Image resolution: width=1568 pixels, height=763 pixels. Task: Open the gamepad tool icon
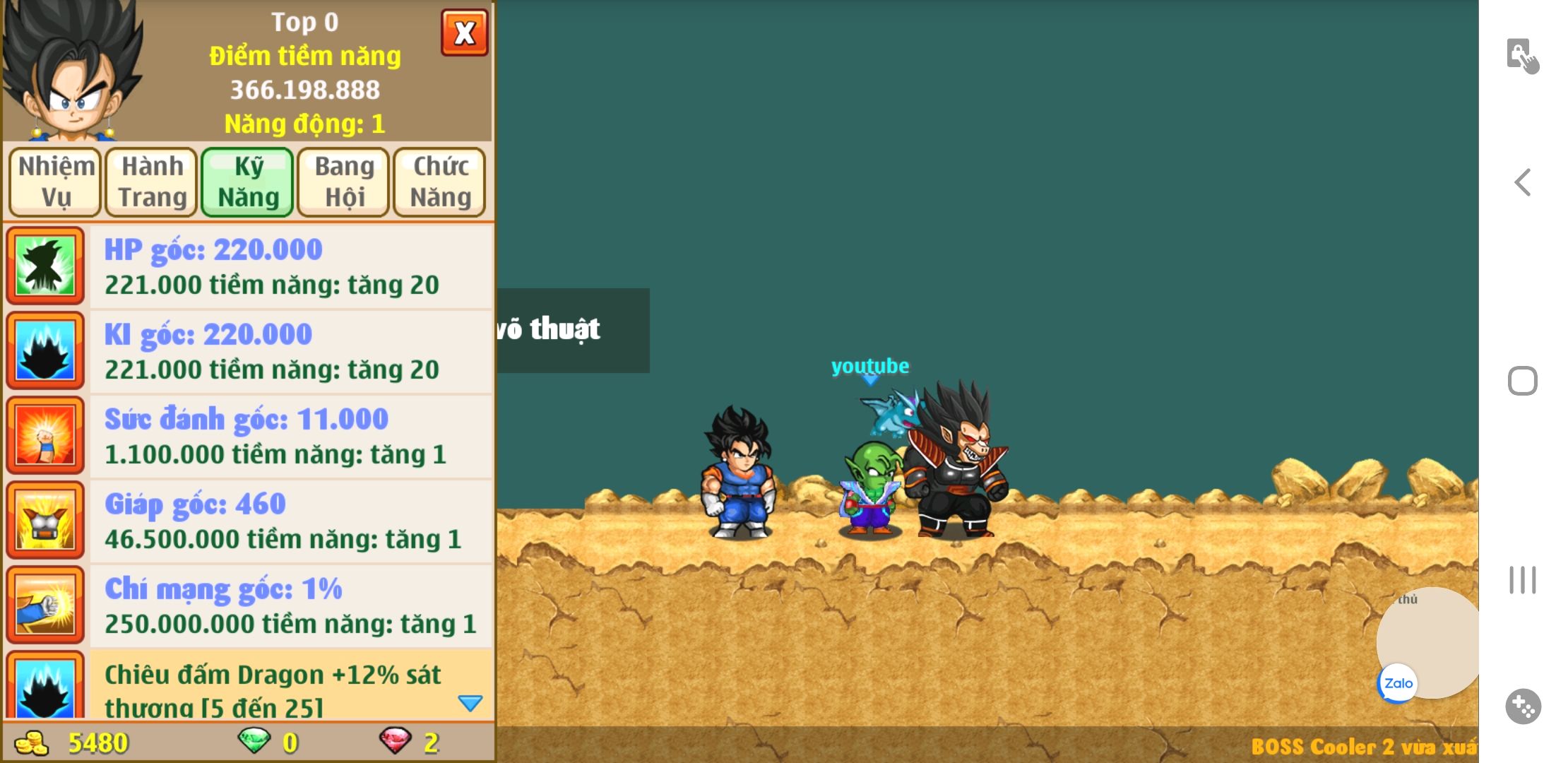coord(1523,706)
